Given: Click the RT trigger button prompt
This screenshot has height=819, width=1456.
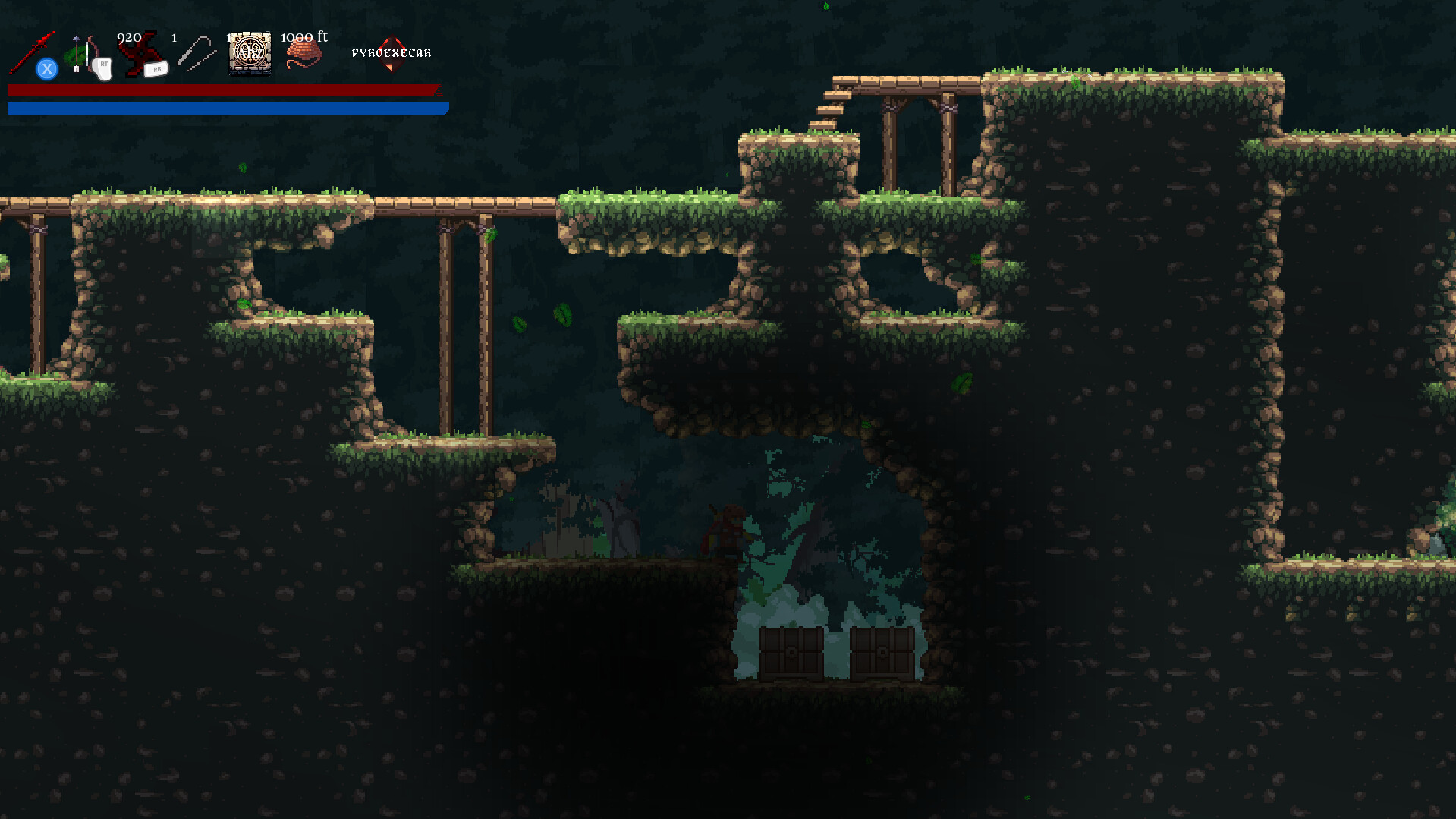Looking at the screenshot, I should pyautogui.click(x=104, y=67).
